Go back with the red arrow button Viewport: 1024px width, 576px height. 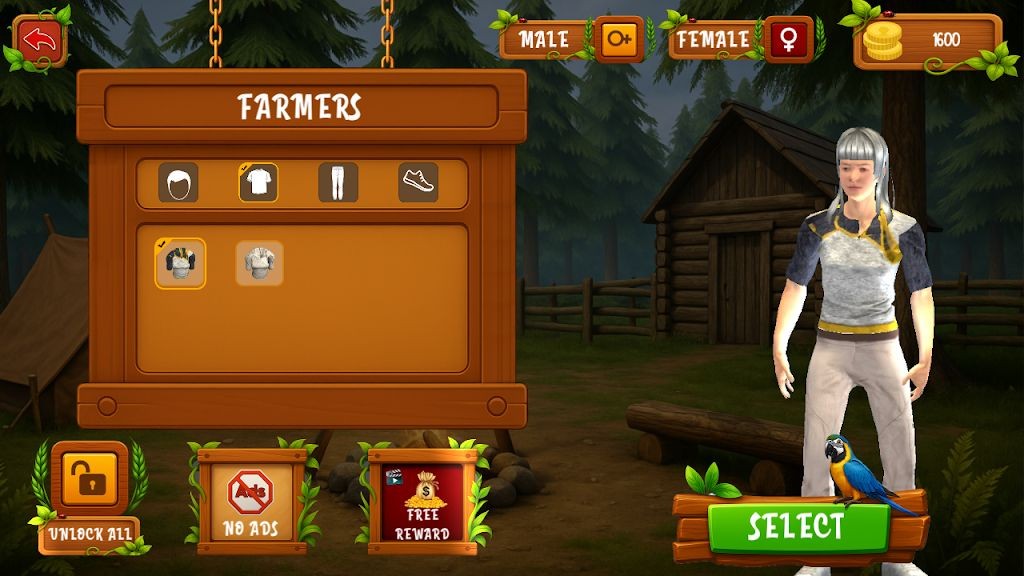pyautogui.click(x=39, y=41)
